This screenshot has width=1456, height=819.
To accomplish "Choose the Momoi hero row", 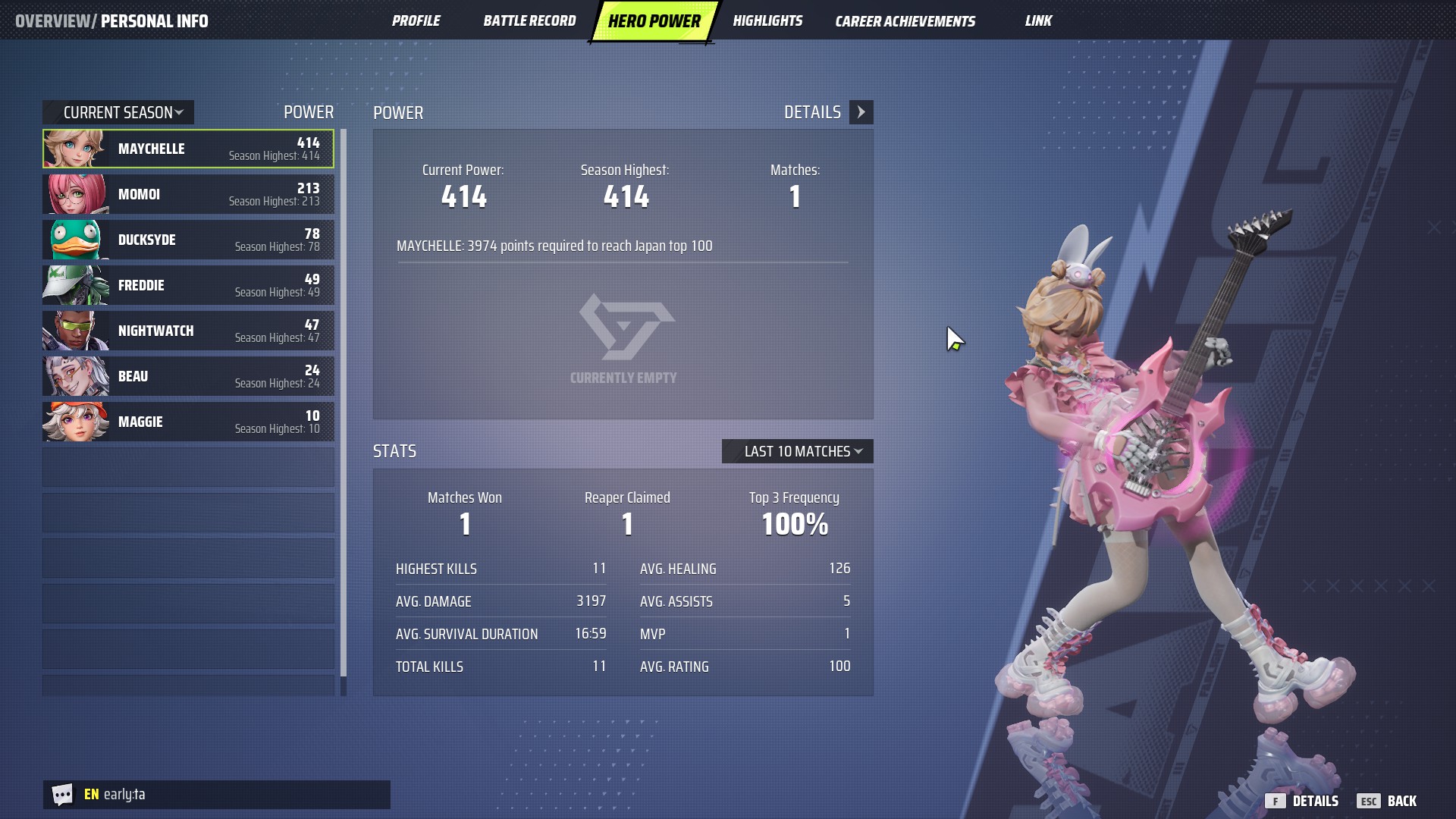I will [188, 194].
